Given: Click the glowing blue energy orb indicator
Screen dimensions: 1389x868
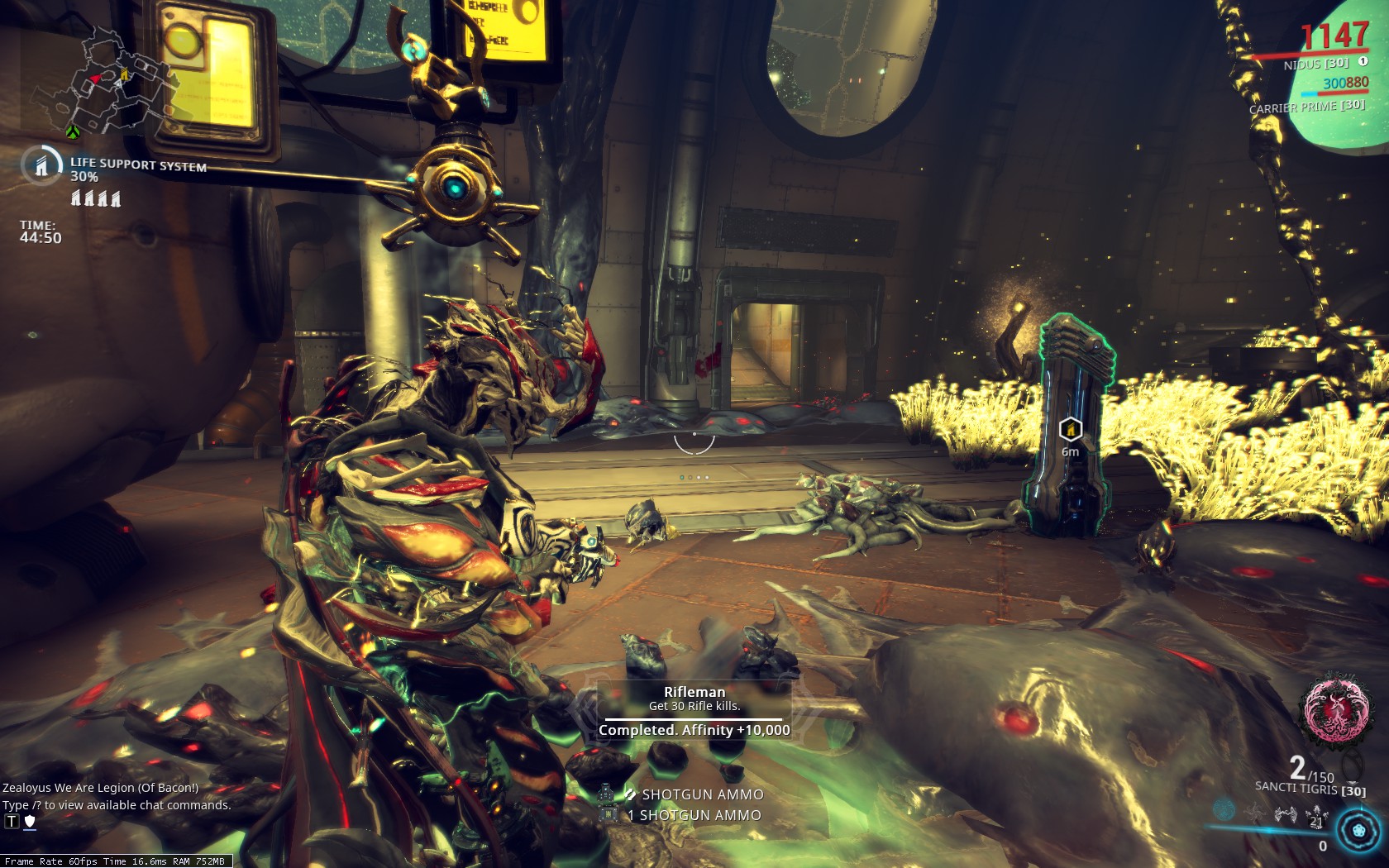Looking at the screenshot, I should pyautogui.click(x=1358, y=829).
